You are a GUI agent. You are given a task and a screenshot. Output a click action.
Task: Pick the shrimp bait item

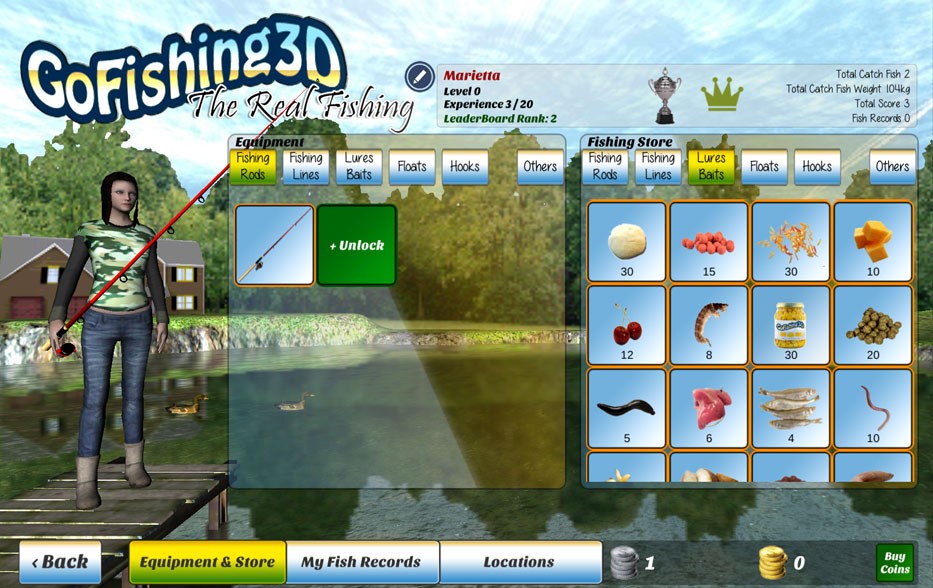tap(709, 326)
